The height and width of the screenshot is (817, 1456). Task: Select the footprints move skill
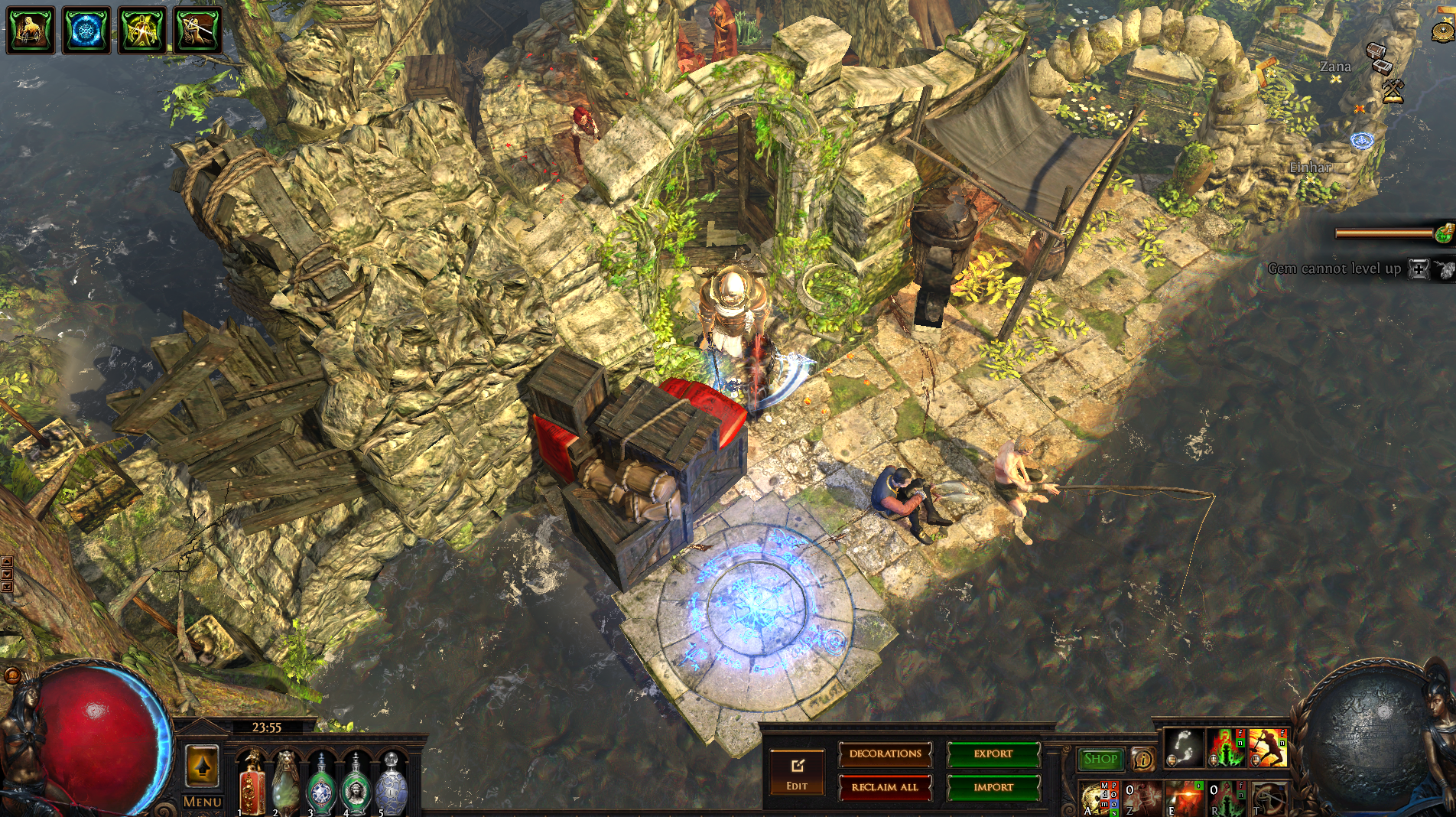1184,748
